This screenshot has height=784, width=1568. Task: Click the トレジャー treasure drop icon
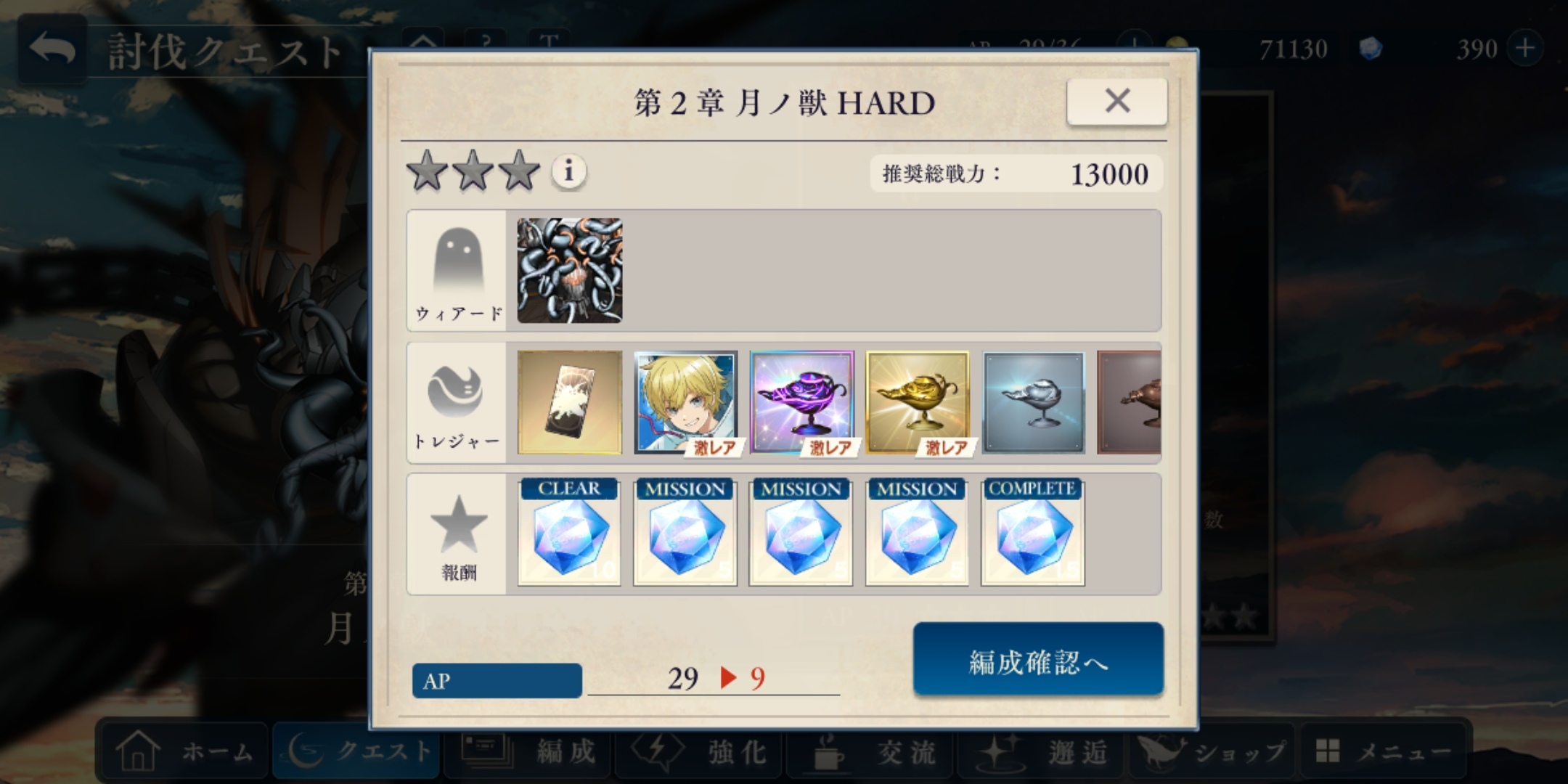coord(455,402)
